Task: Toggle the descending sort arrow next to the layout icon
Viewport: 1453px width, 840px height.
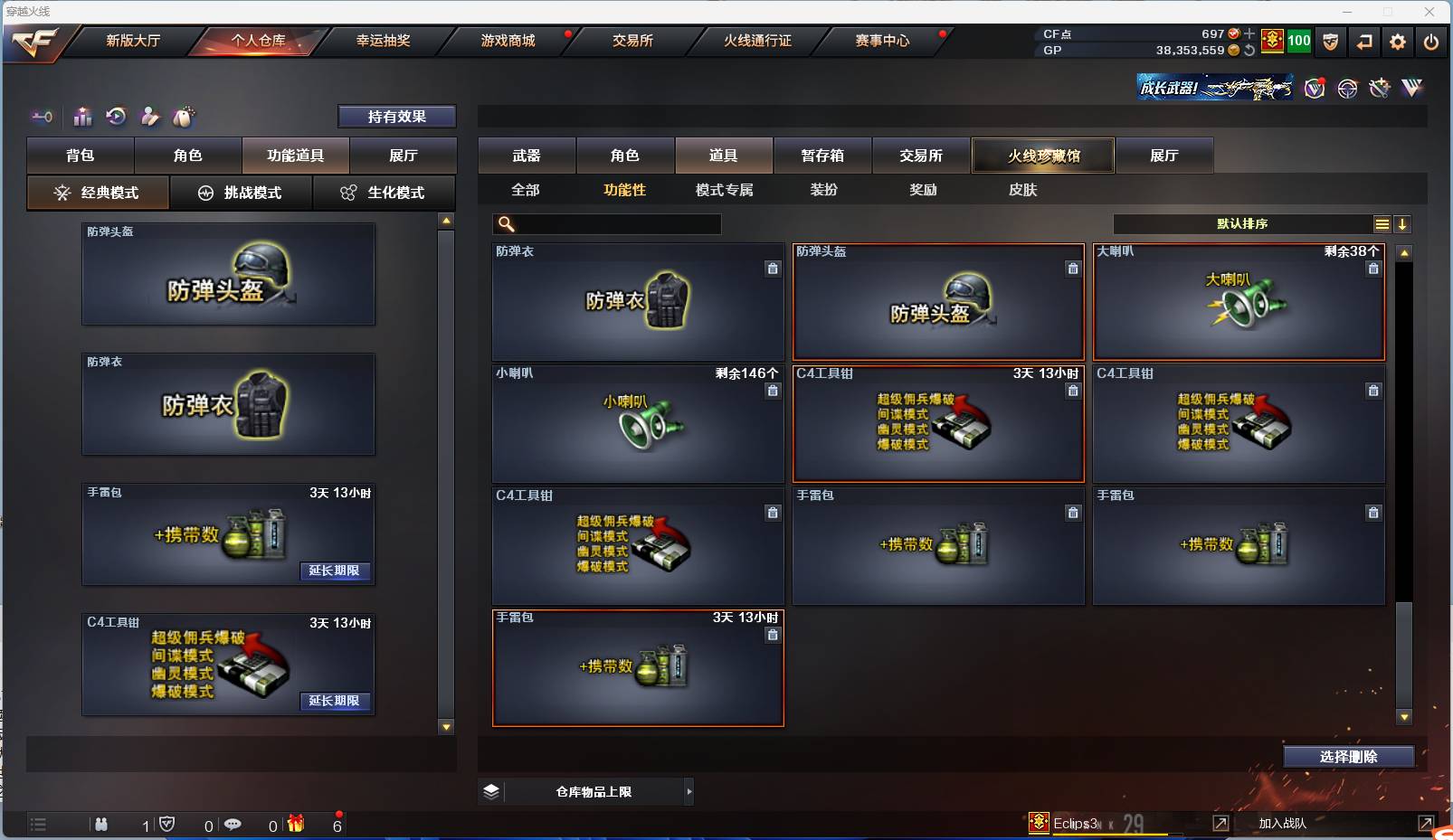Action: [x=1403, y=223]
